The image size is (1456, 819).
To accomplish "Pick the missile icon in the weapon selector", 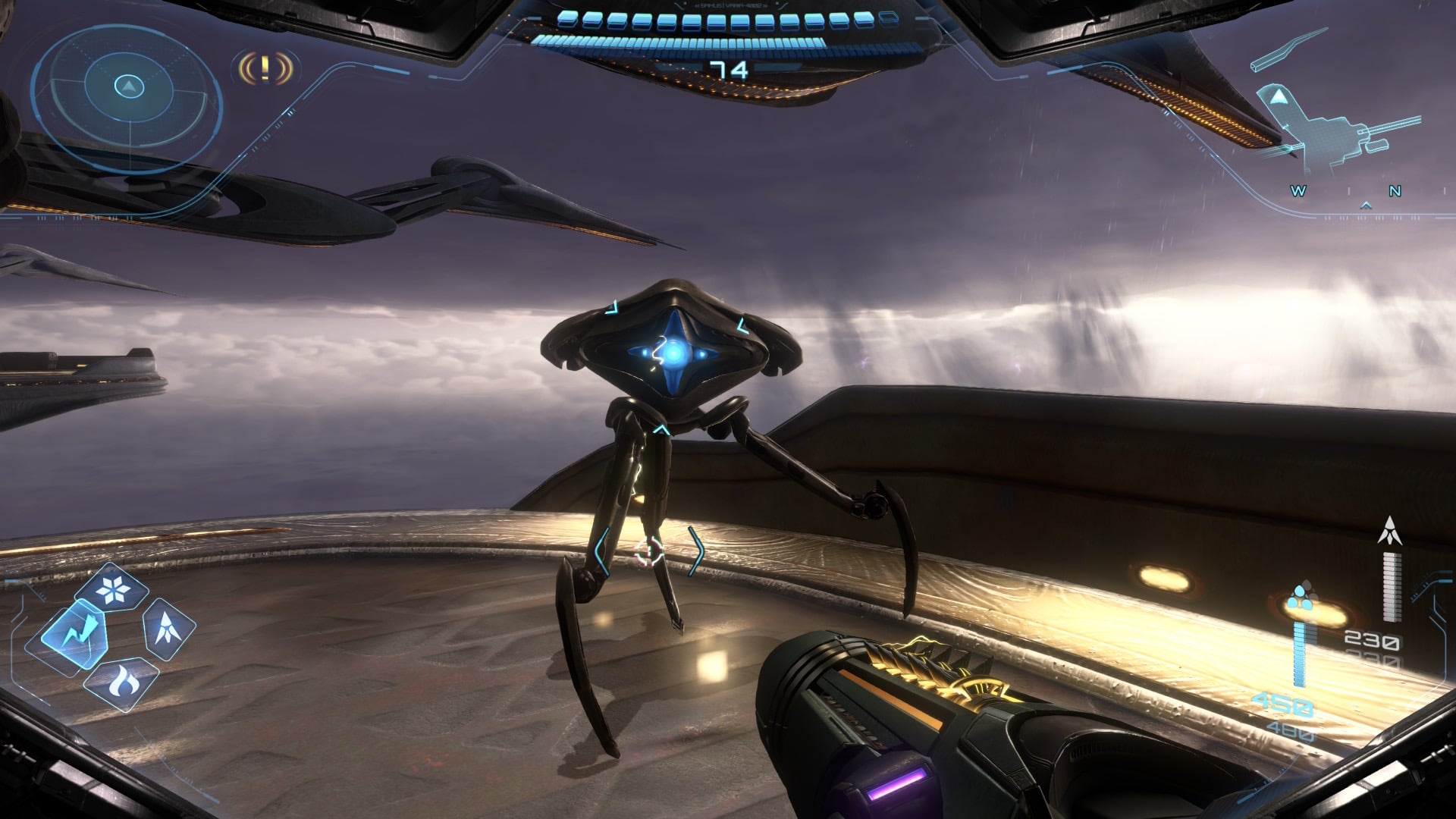I will tap(167, 628).
